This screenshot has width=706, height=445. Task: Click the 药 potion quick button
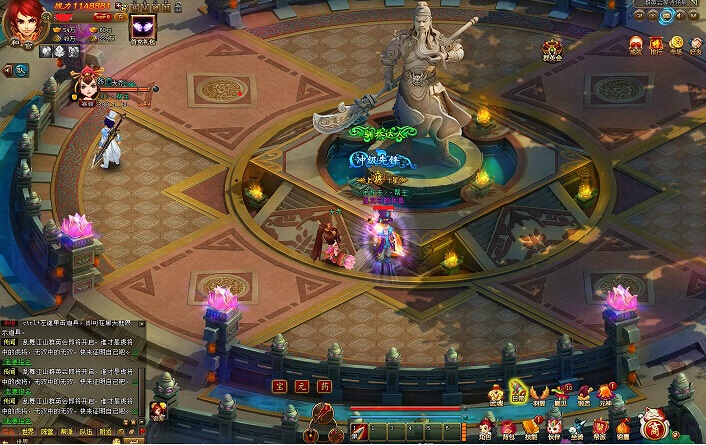click(x=321, y=384)
